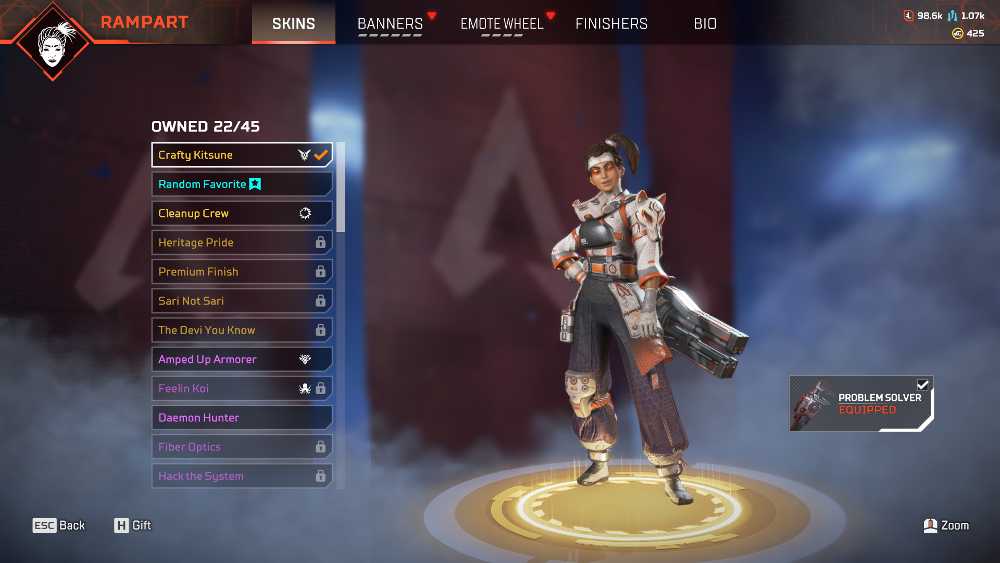The width and height of the screenshot is (1000, 563).
Task: Select the Cleanup Crew skin
Action: [242, 213]
